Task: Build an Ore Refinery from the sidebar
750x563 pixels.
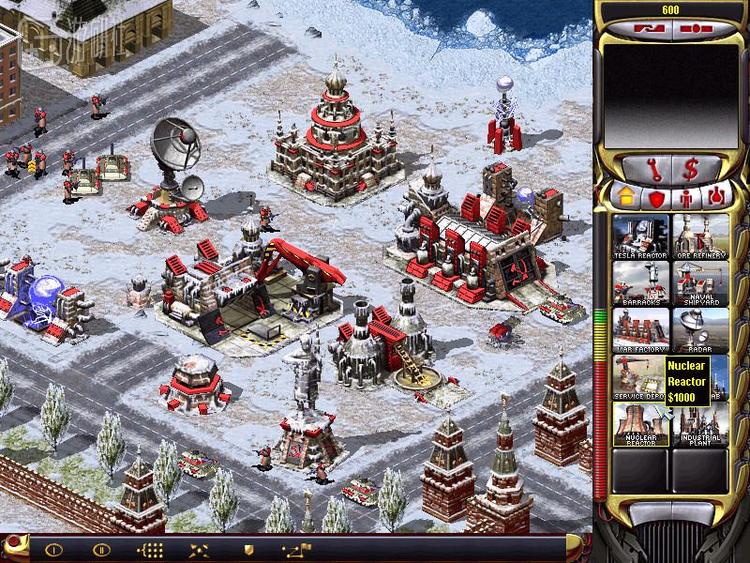Action: pyautogui.click(x=699, y=235)
